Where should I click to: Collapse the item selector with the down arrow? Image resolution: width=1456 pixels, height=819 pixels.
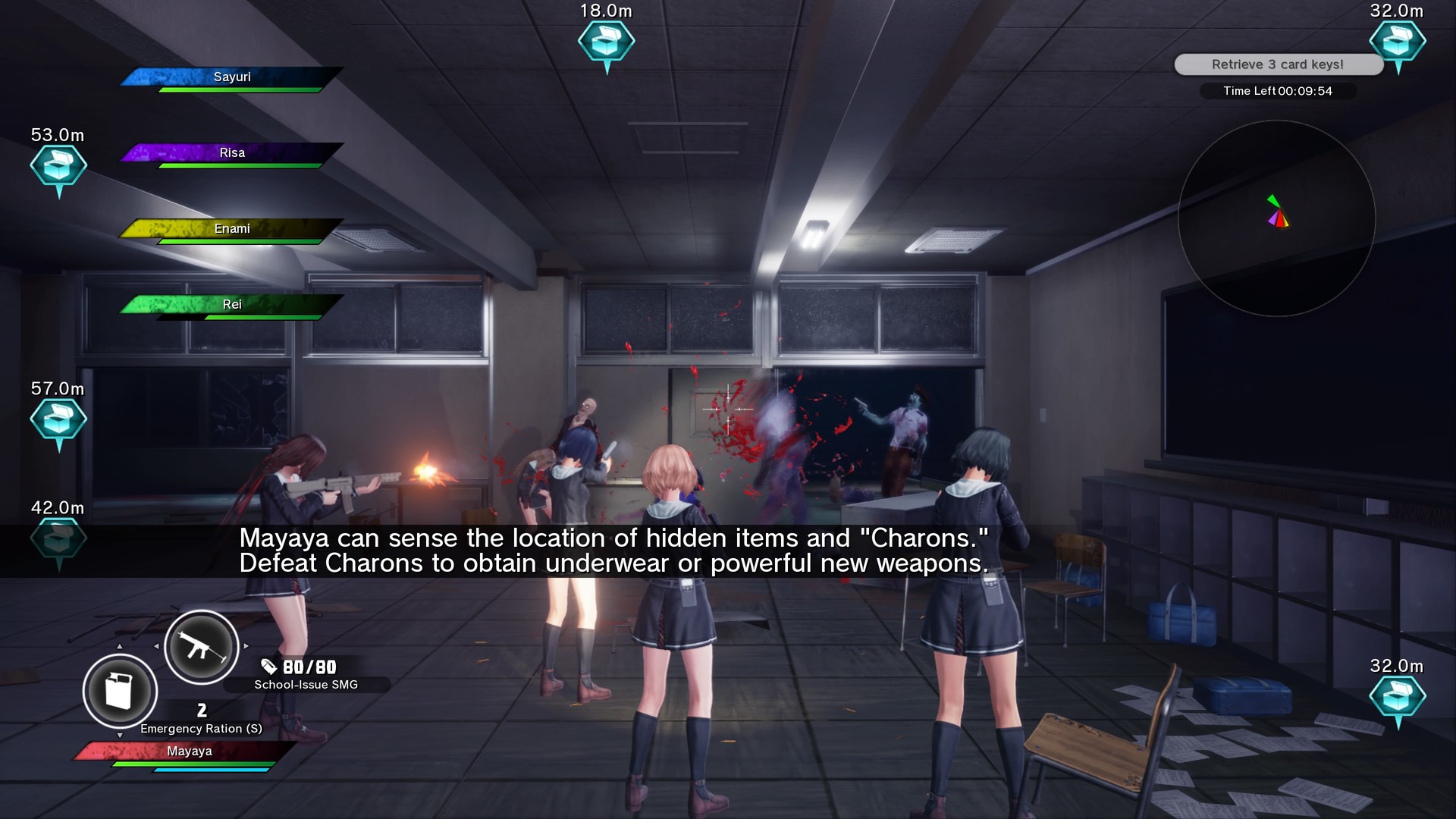pyautogui.click(x=120, y=736)
